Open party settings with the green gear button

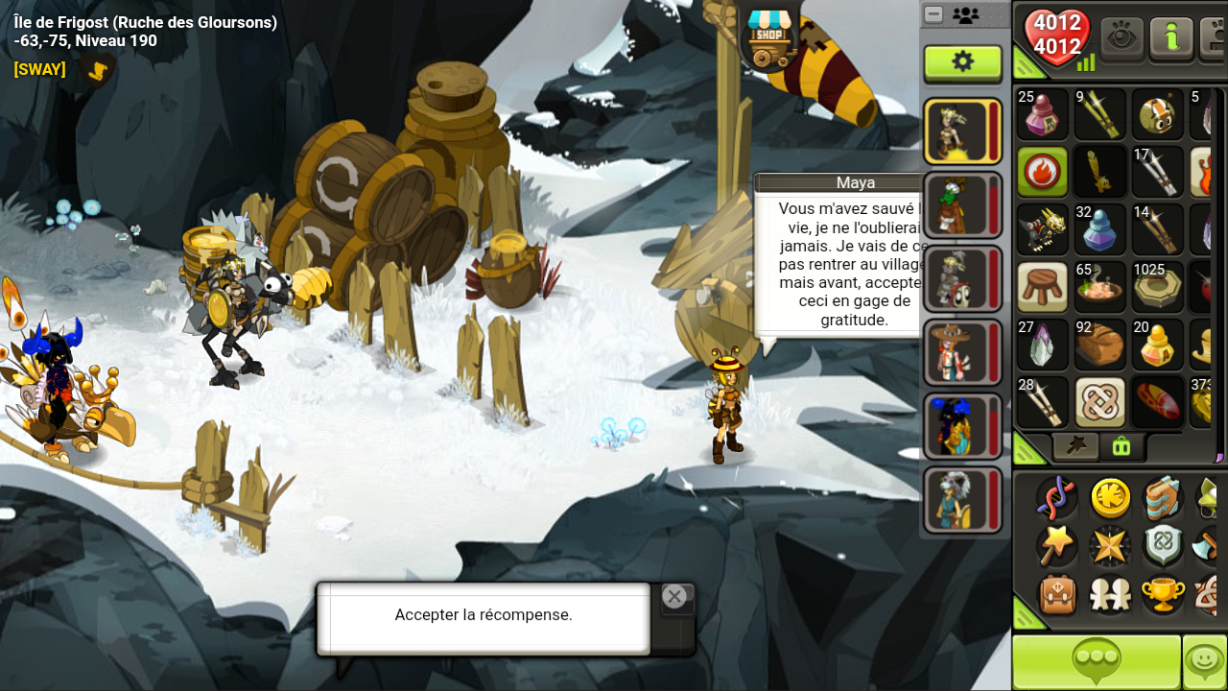(962, 62)
